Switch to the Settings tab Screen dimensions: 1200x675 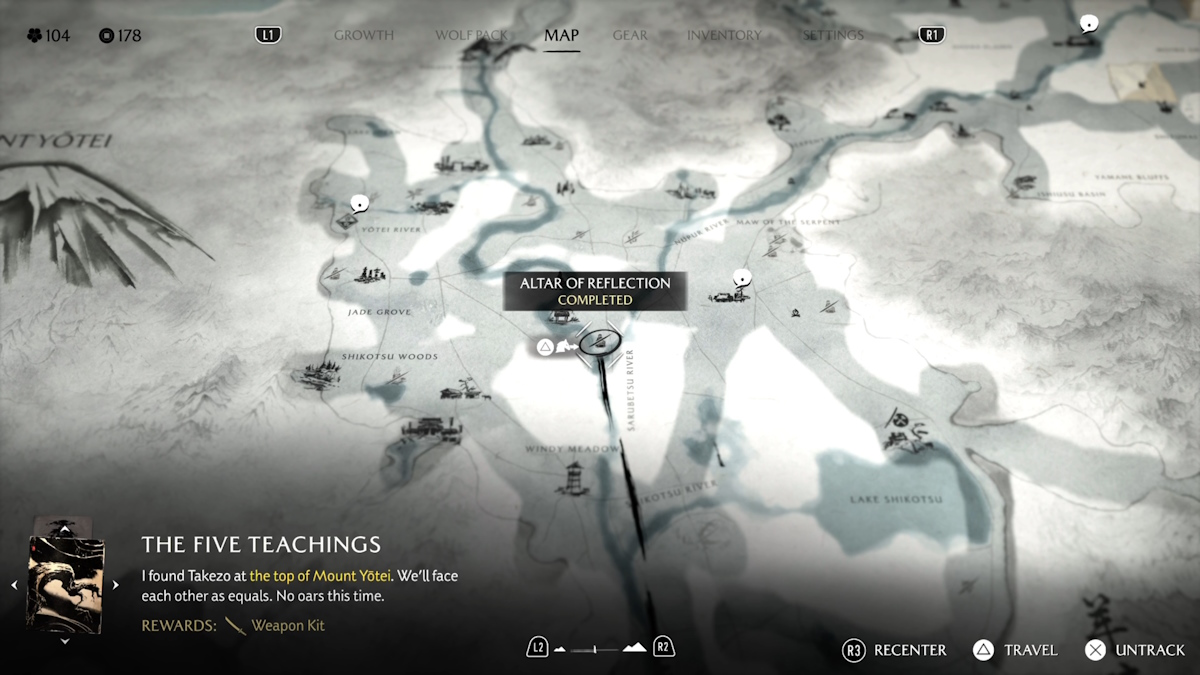click(833, 35)
